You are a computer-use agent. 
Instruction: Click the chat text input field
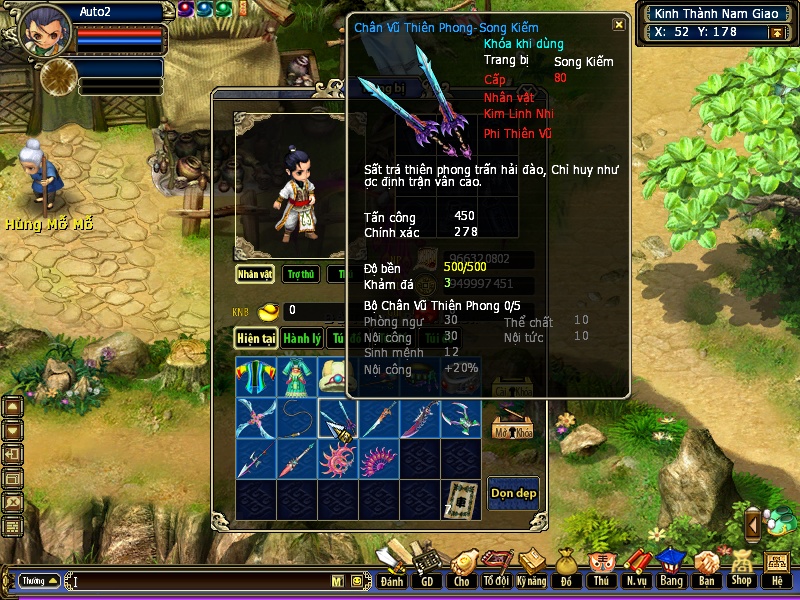pyautogui.click(x=200, y=580)
